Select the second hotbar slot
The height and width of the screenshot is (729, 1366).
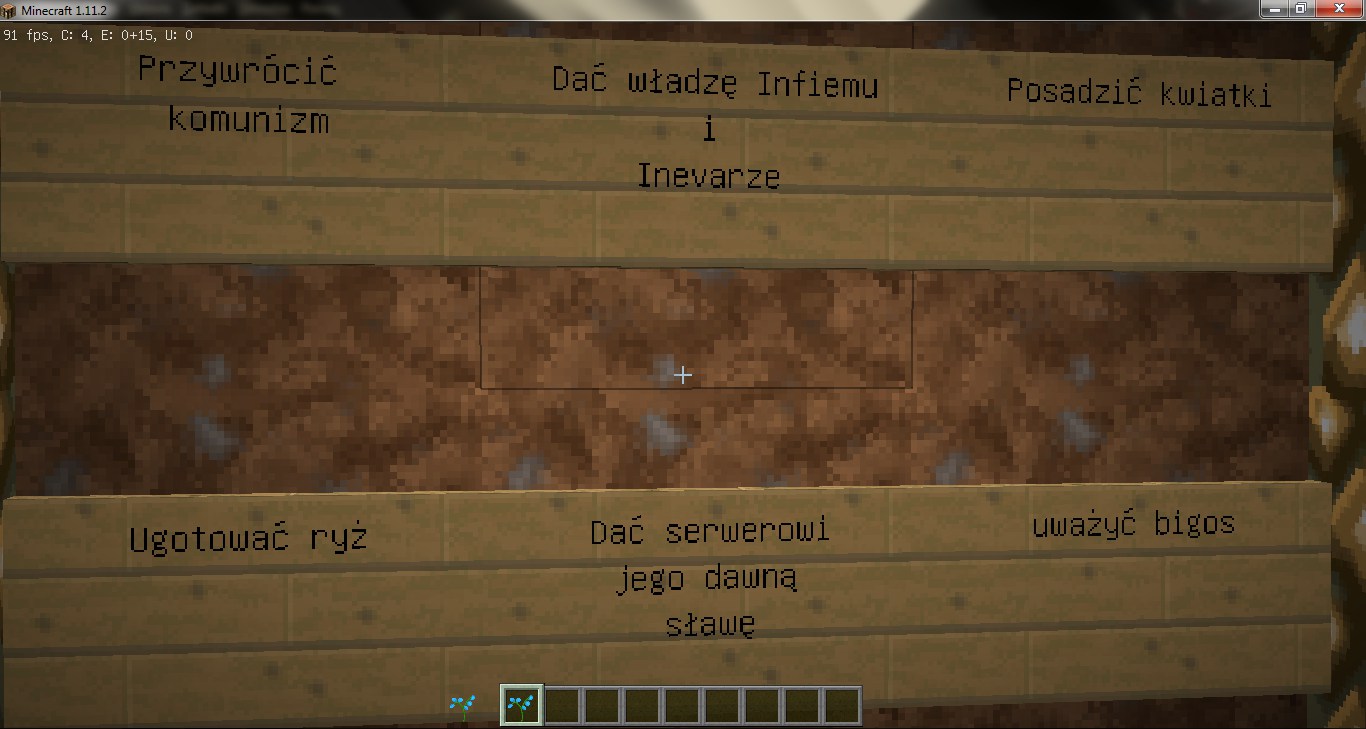click(x=561, y=704)
